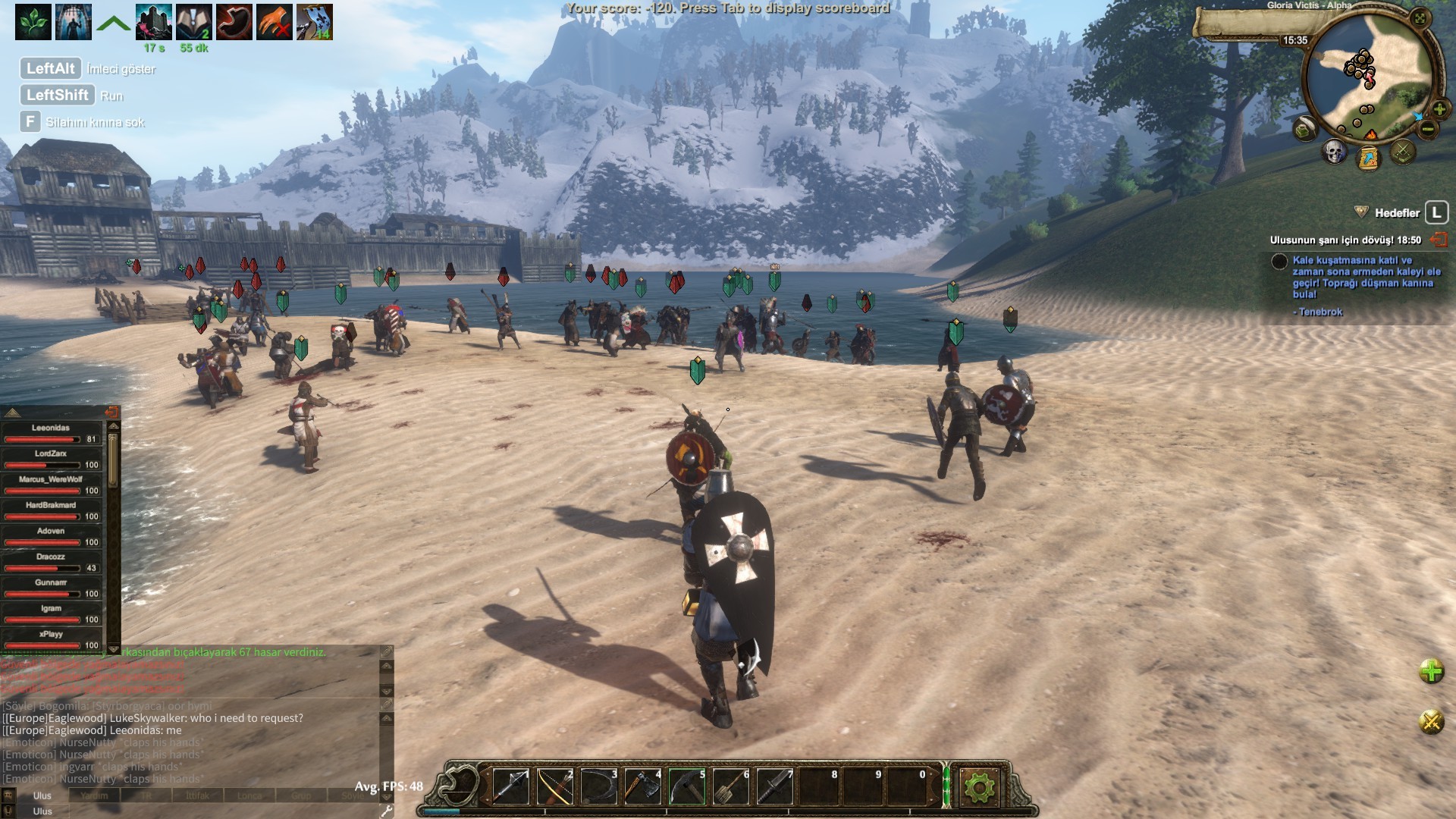Image resolution: width=1456 pixels, height=819 pixels.
Task: Open the quill and inkwell minimap icon
Action: point(1303,130)
